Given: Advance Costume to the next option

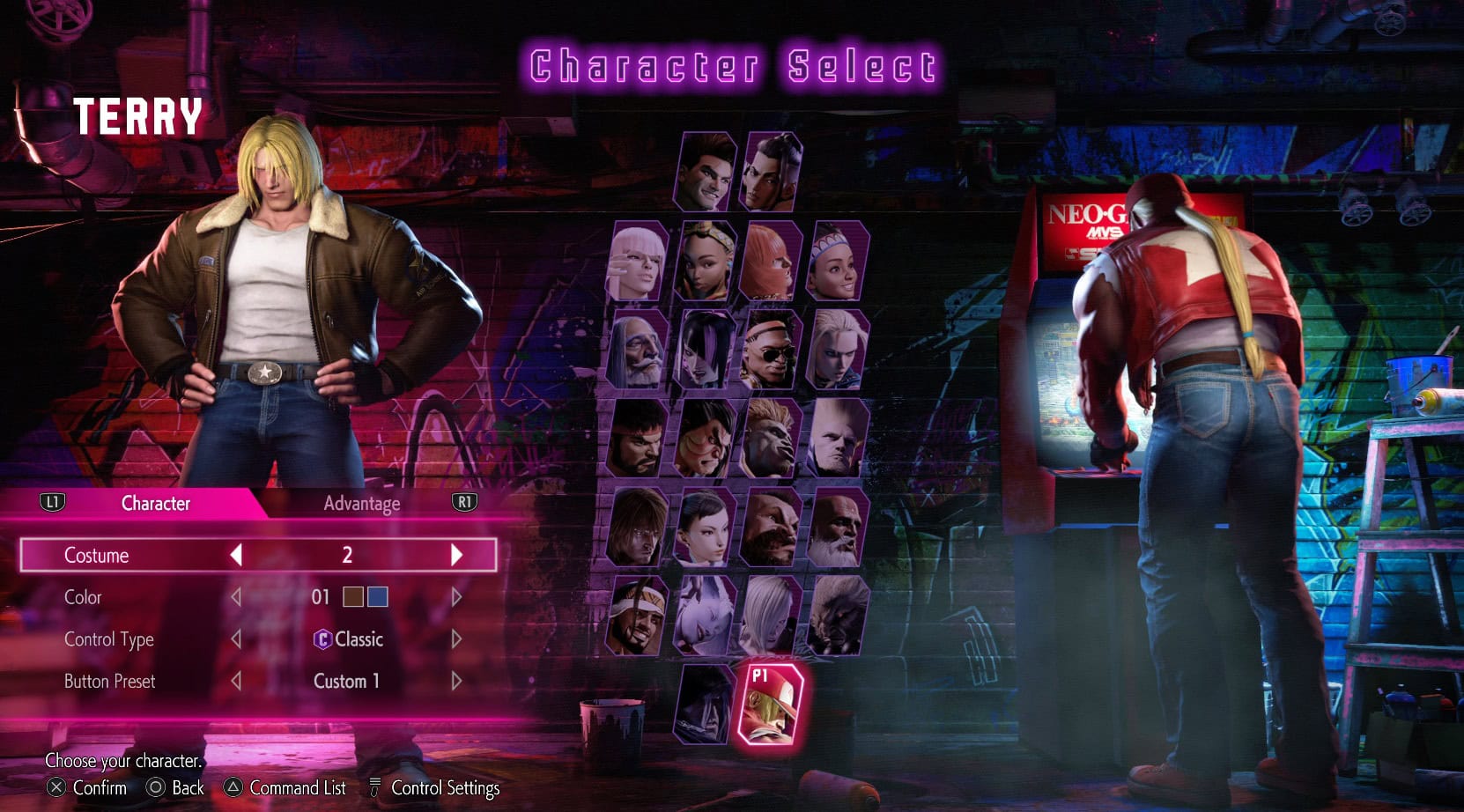Looking at the screenshot, I should point(456,555).
